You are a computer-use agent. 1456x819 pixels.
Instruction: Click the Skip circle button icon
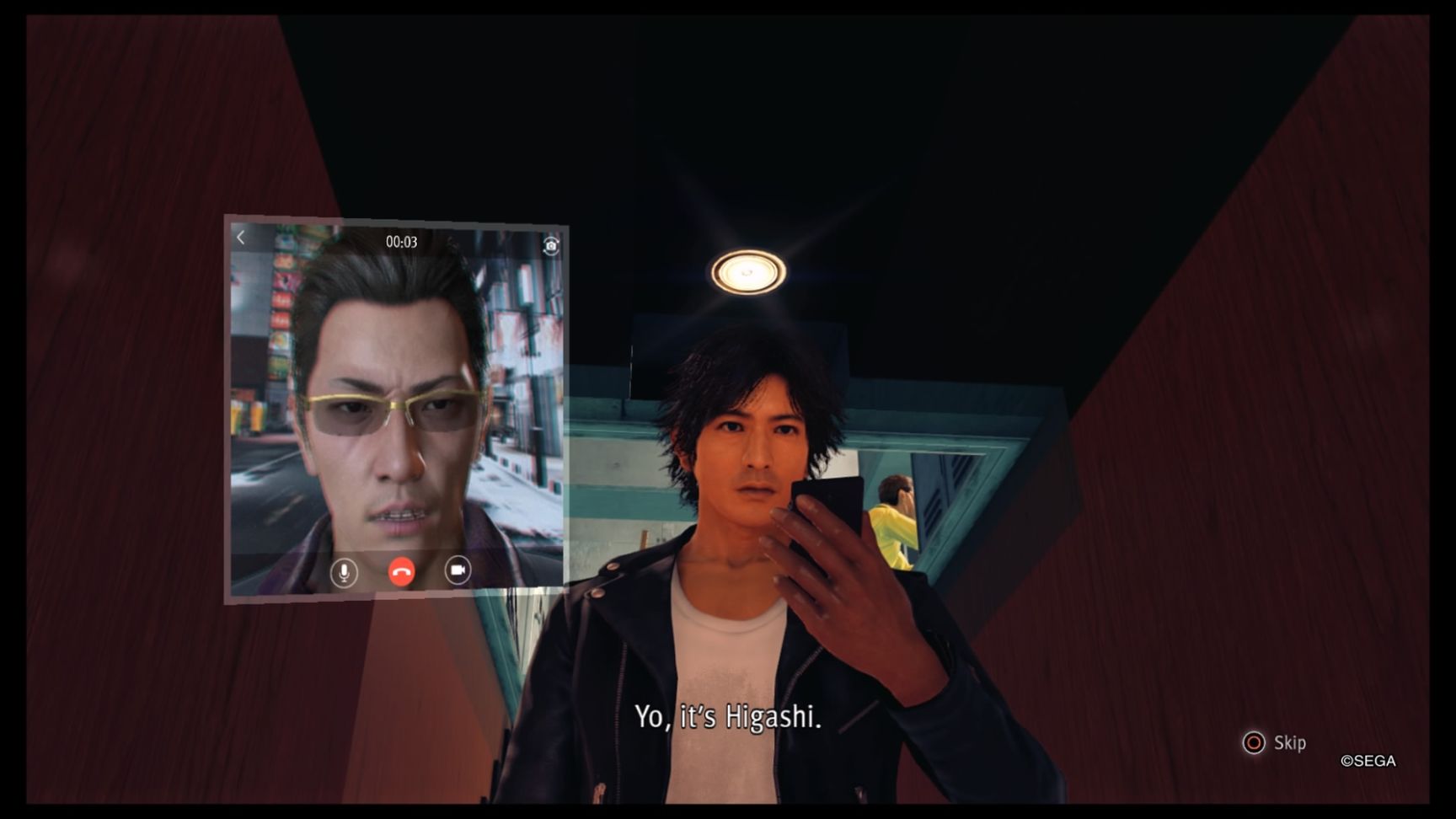(x=1255, y=742)
